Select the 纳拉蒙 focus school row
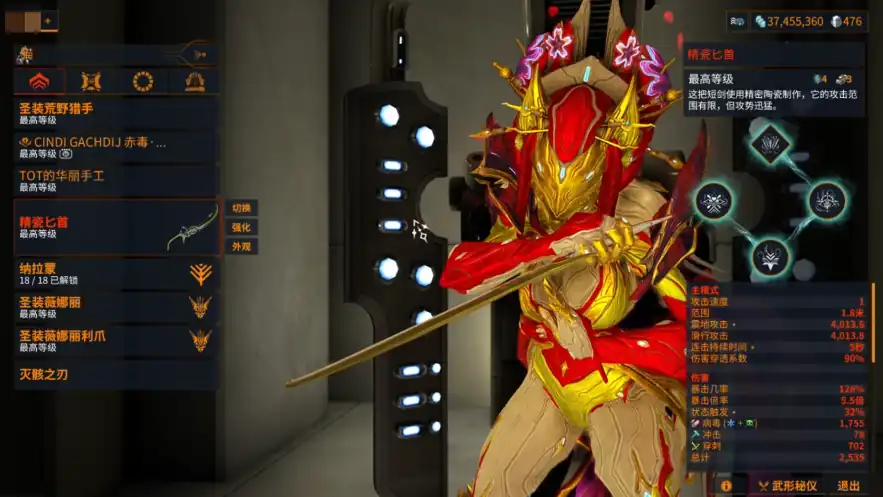 (115, 274)
